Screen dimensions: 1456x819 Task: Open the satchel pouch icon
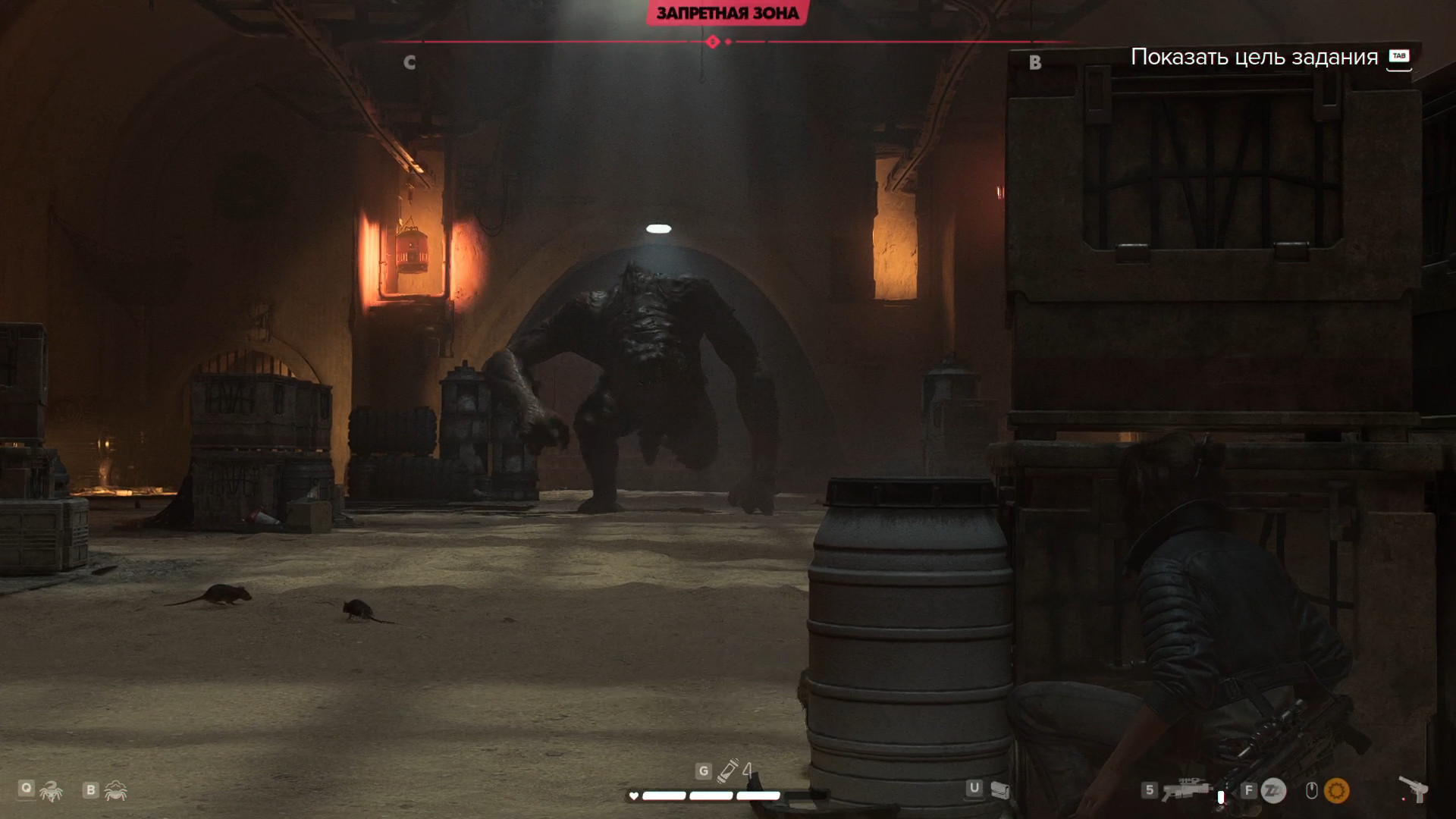[999, 790]
